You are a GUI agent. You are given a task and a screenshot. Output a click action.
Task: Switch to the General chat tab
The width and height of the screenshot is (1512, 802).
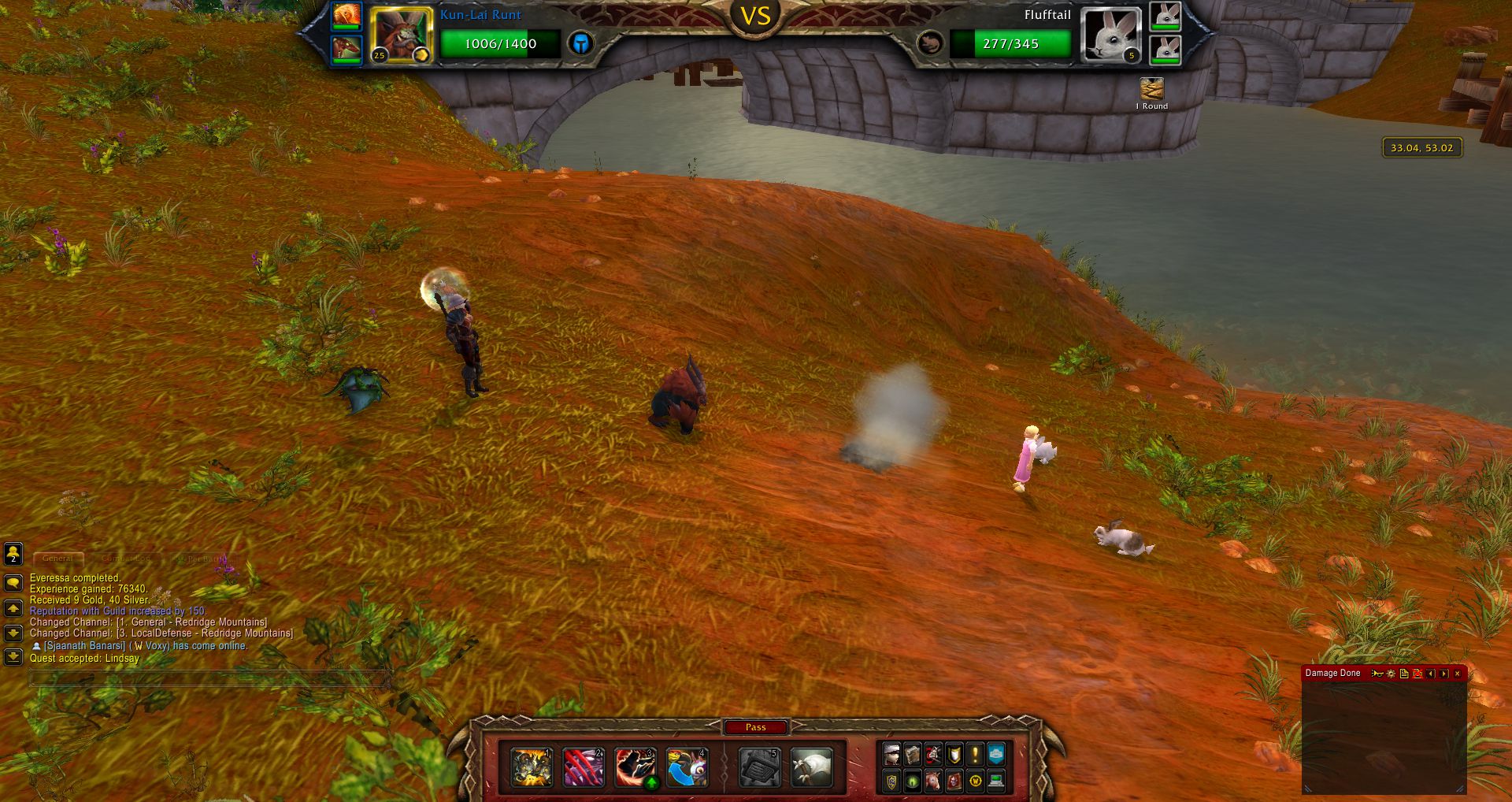[58, 559]
